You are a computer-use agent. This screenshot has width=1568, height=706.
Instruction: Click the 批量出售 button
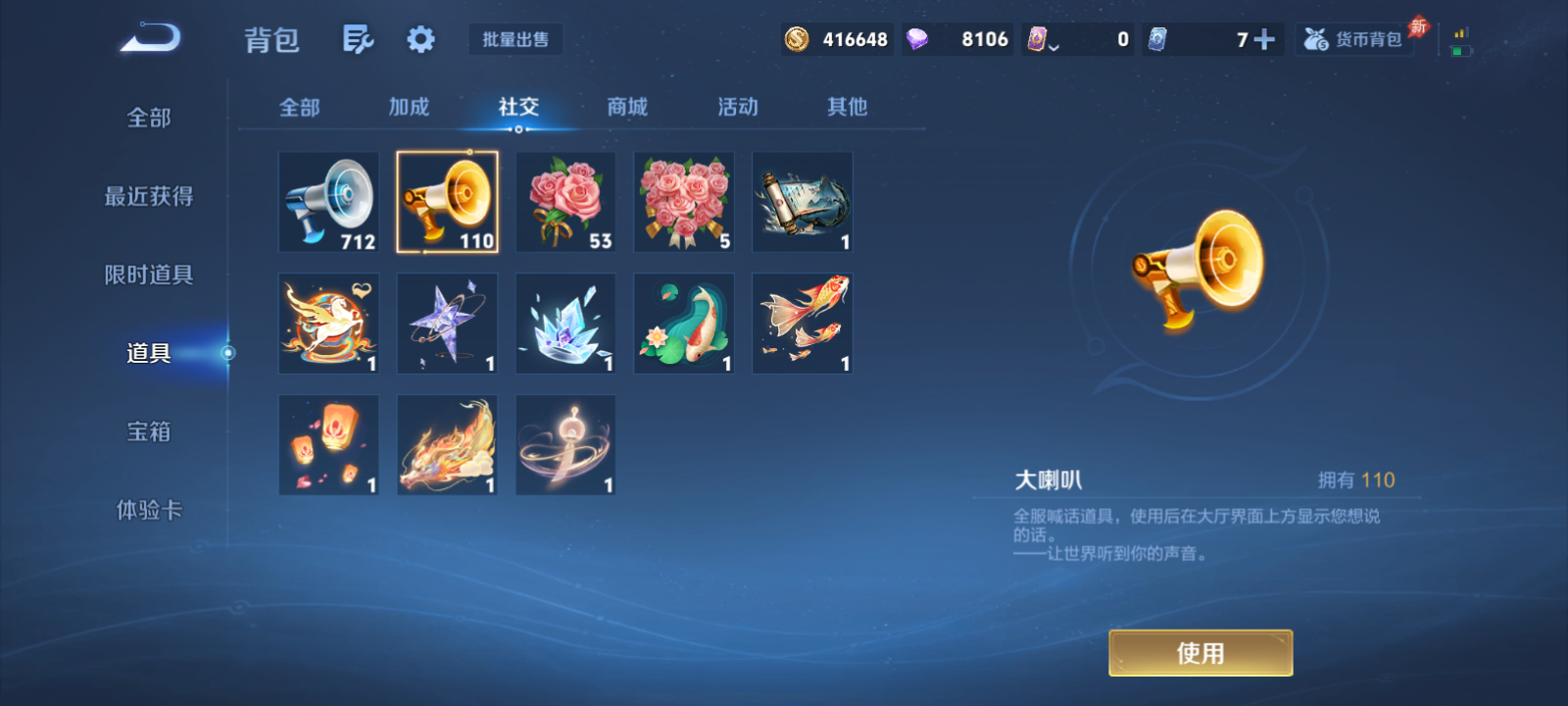click(516, 39)
